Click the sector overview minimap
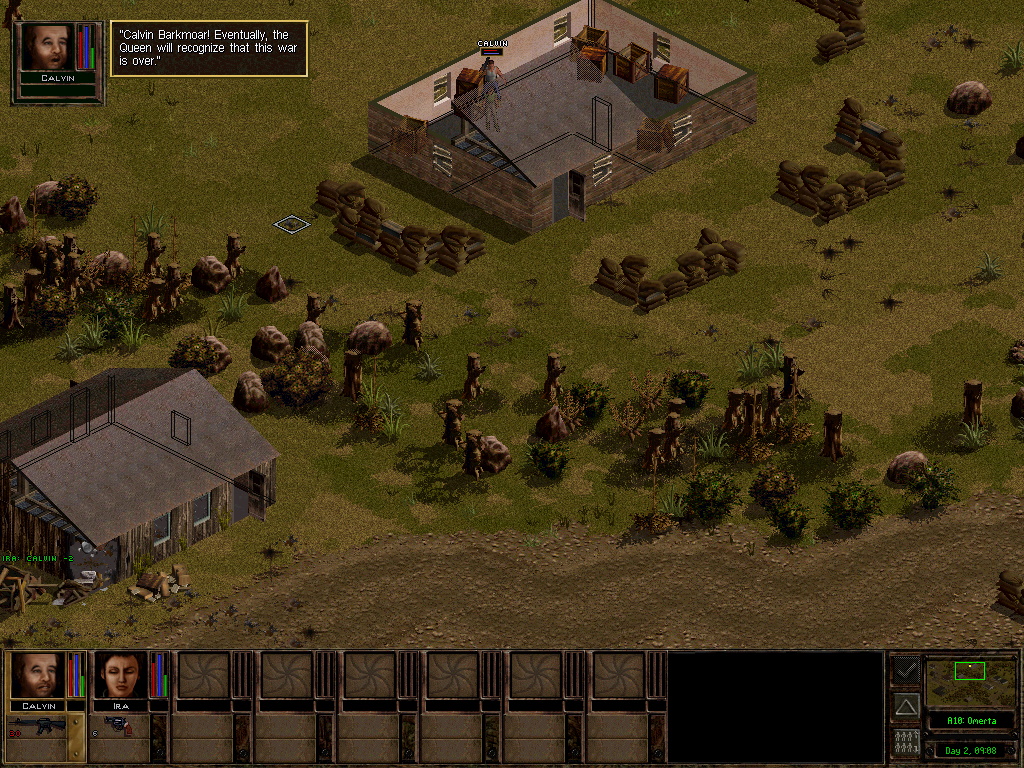 coord(969,681)
